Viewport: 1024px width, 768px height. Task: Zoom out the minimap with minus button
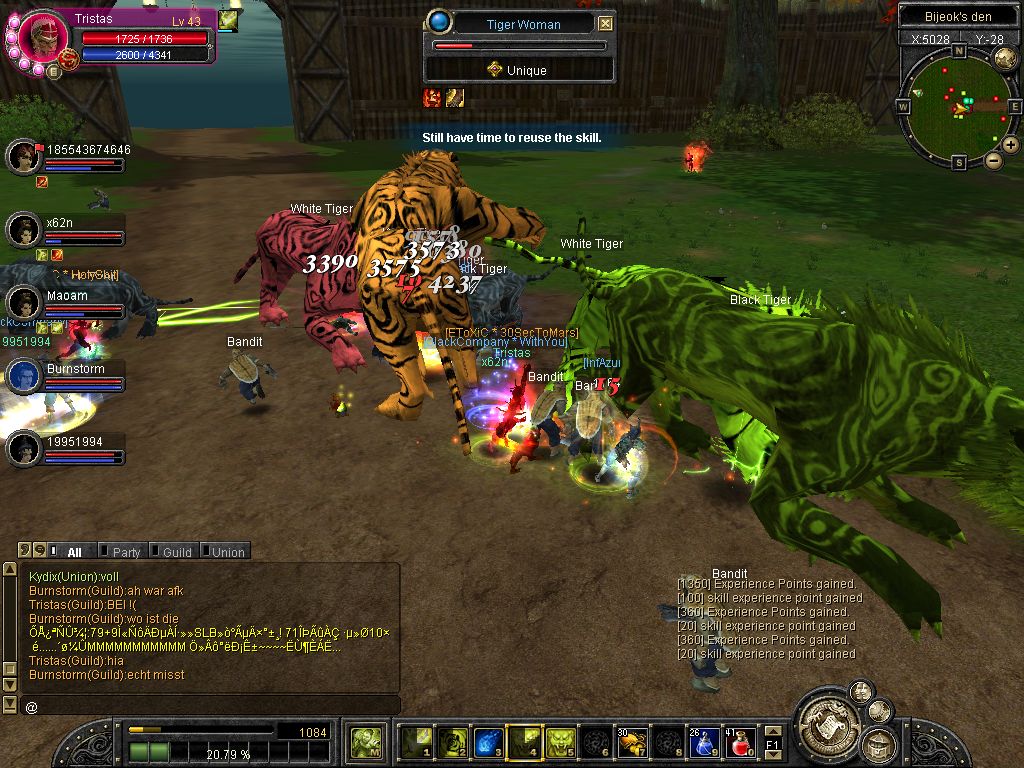994,160
